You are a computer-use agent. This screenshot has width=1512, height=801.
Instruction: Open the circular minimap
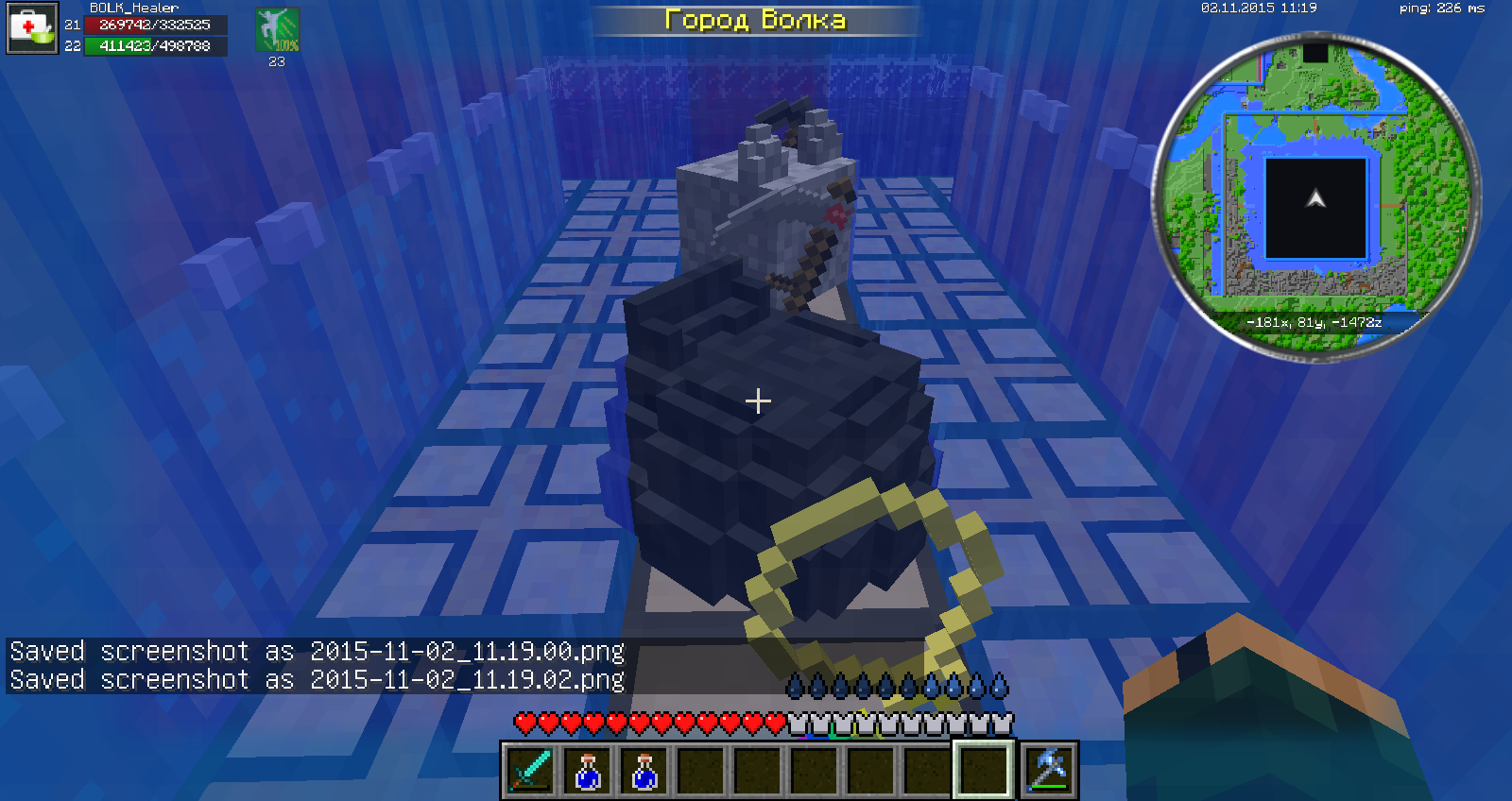click(x=1315, y=196)
